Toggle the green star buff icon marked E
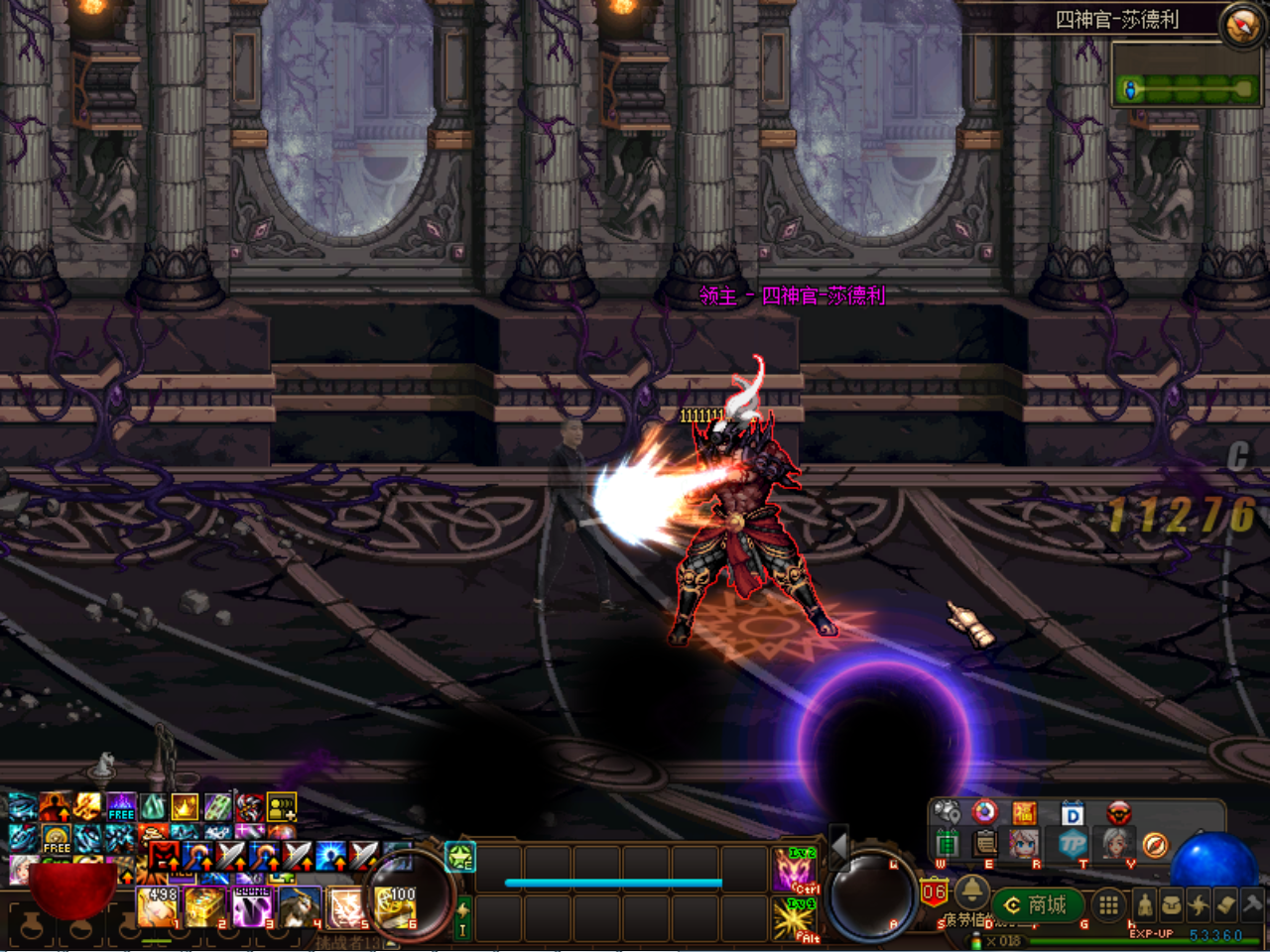 pyautogui.click(x=459, y=857)
